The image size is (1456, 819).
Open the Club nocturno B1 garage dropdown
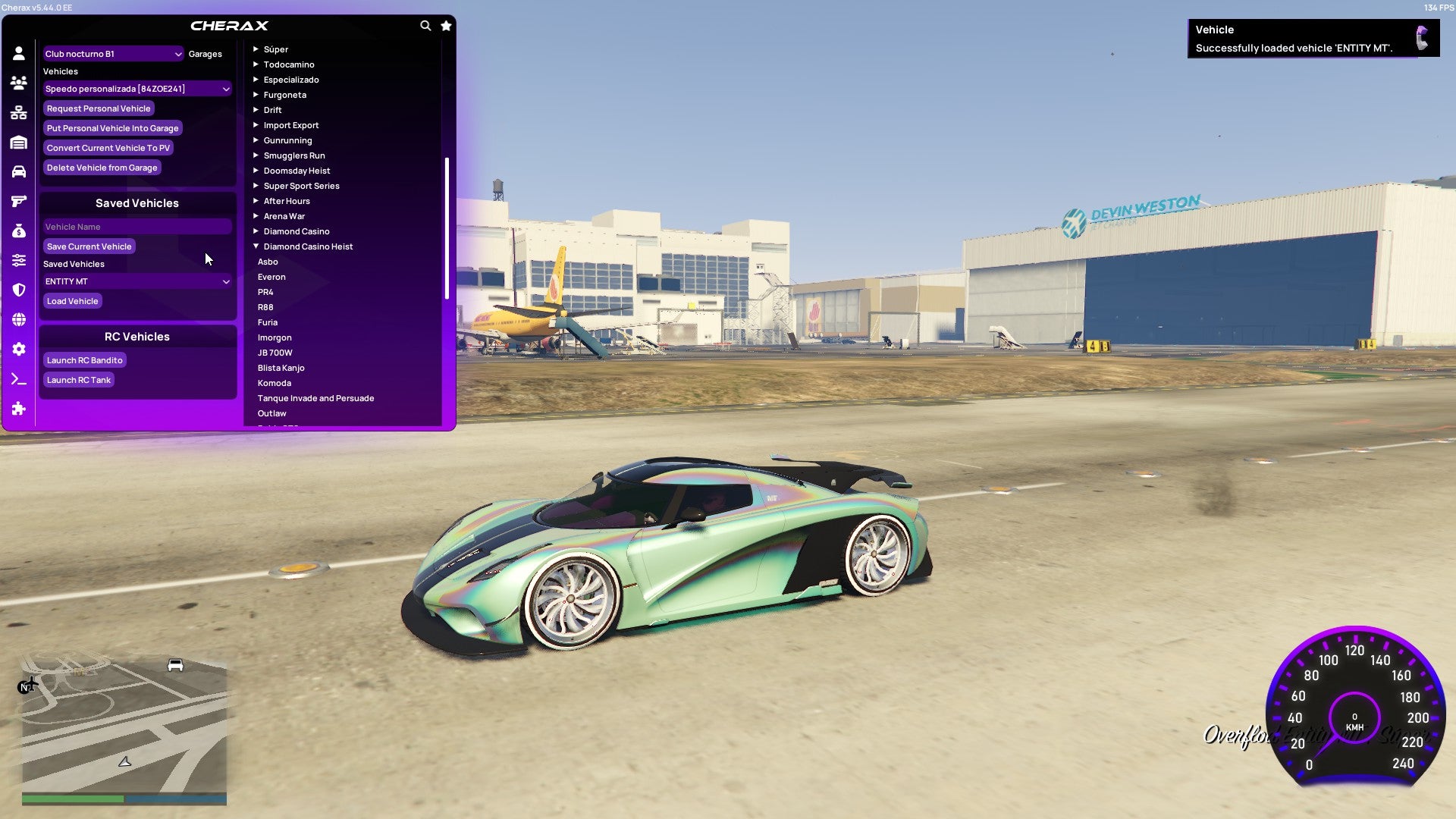click(112, 54)
